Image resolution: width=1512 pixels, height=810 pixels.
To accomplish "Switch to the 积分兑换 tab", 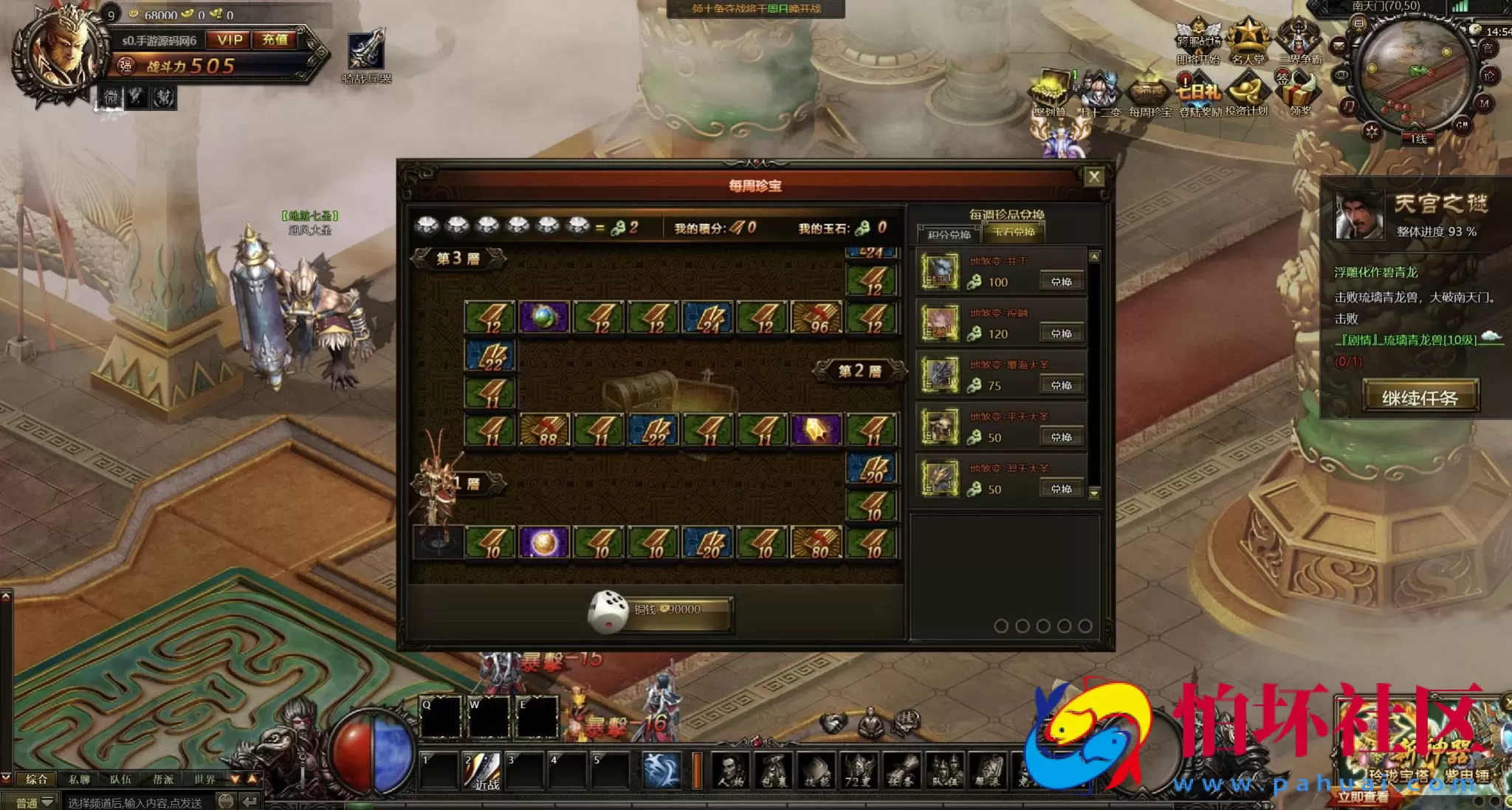I will pos(949,234).
